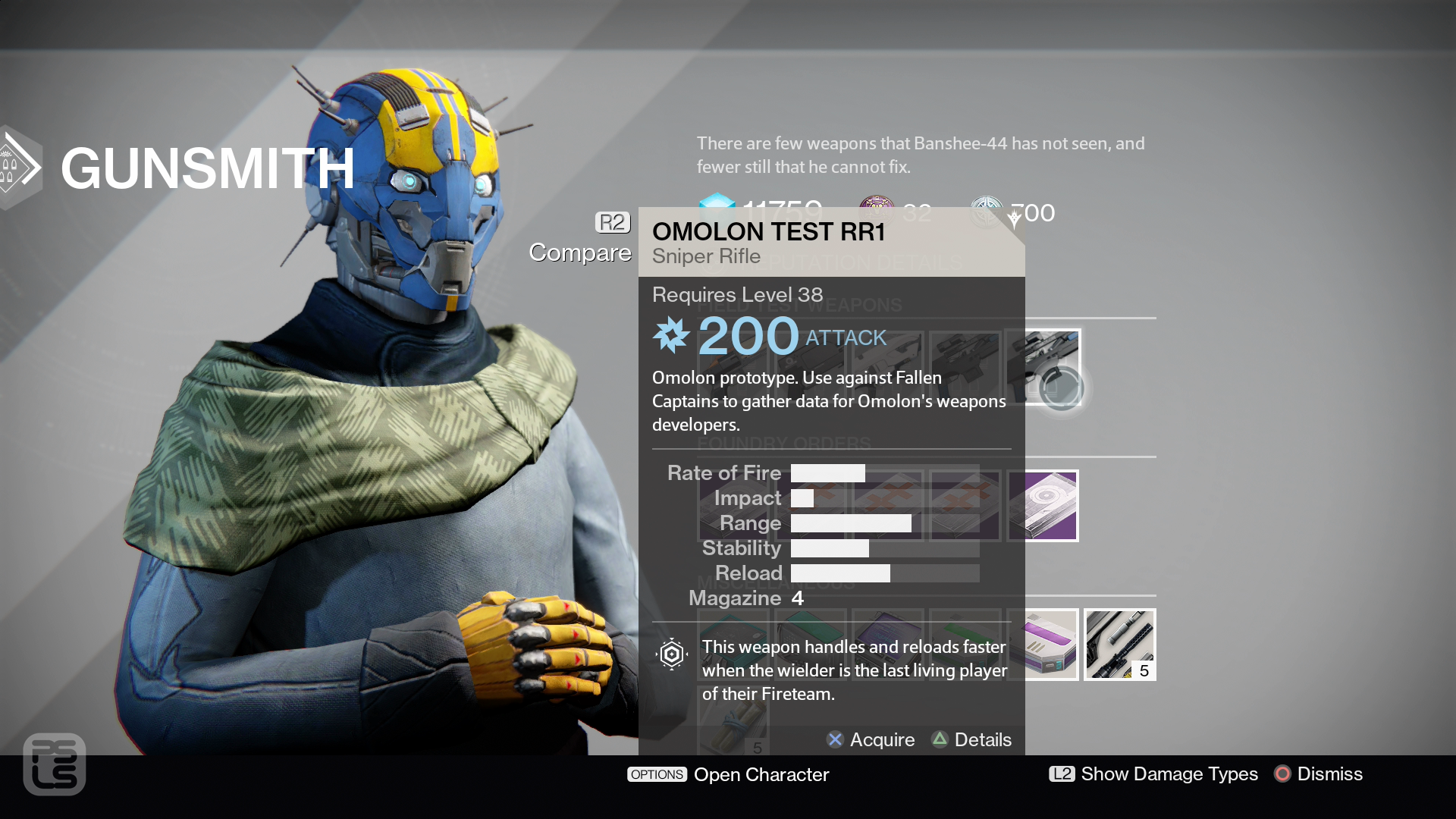The height and width of the screenshot is (819, 1456).
Task: Show damage types
Action: coord(1153,773)
